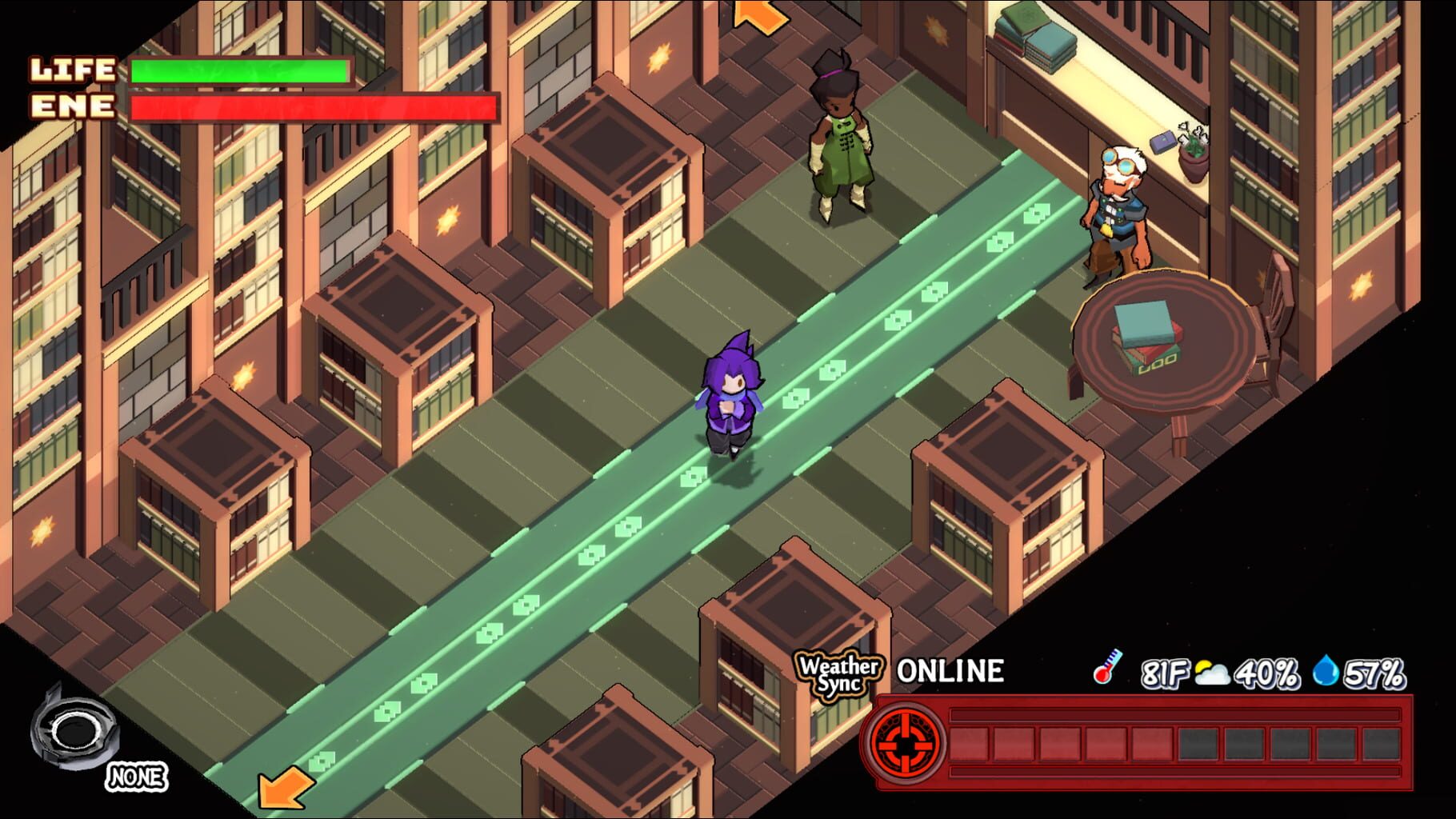Screen dimensions: 1456x819
Task: Click the ONLINE status label
Action: [x=952, y=672]
